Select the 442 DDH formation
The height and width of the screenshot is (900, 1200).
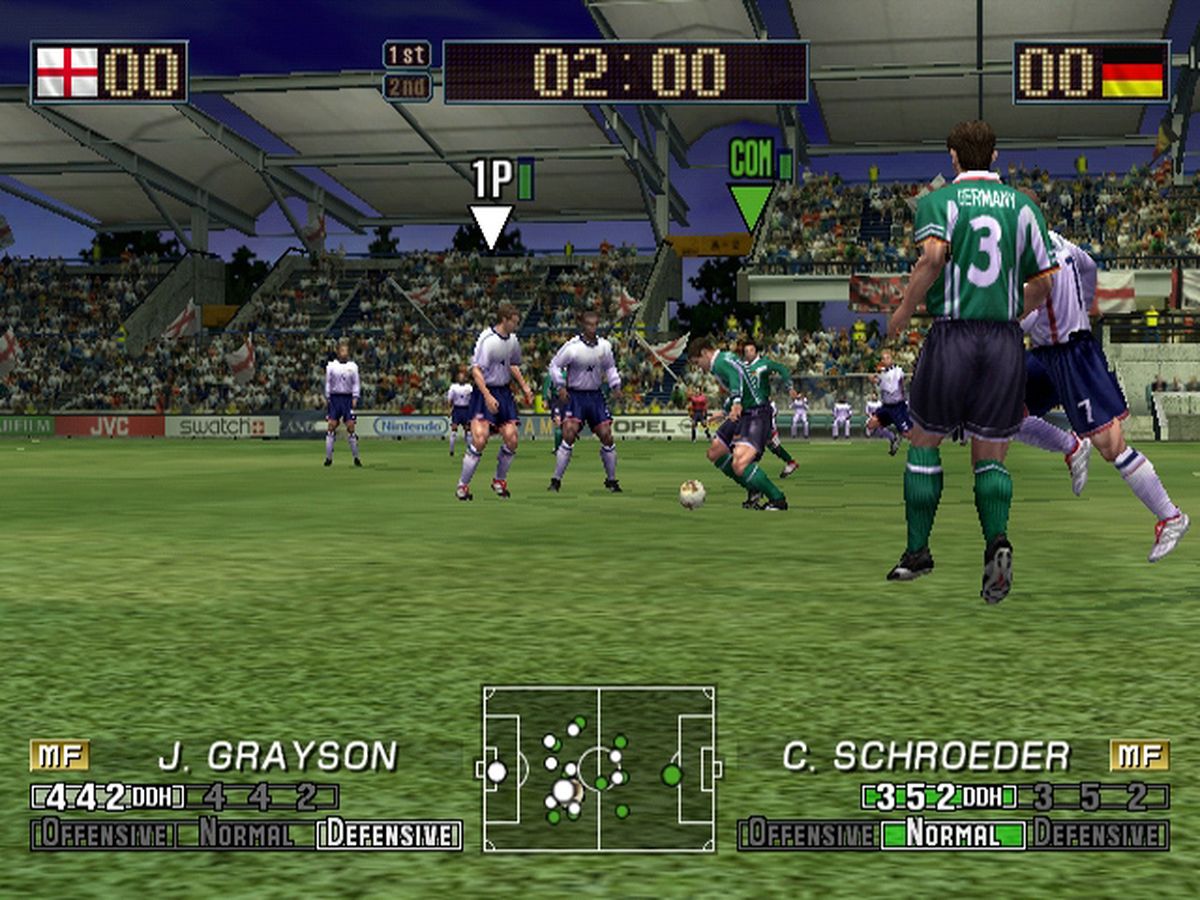point(110,797)
